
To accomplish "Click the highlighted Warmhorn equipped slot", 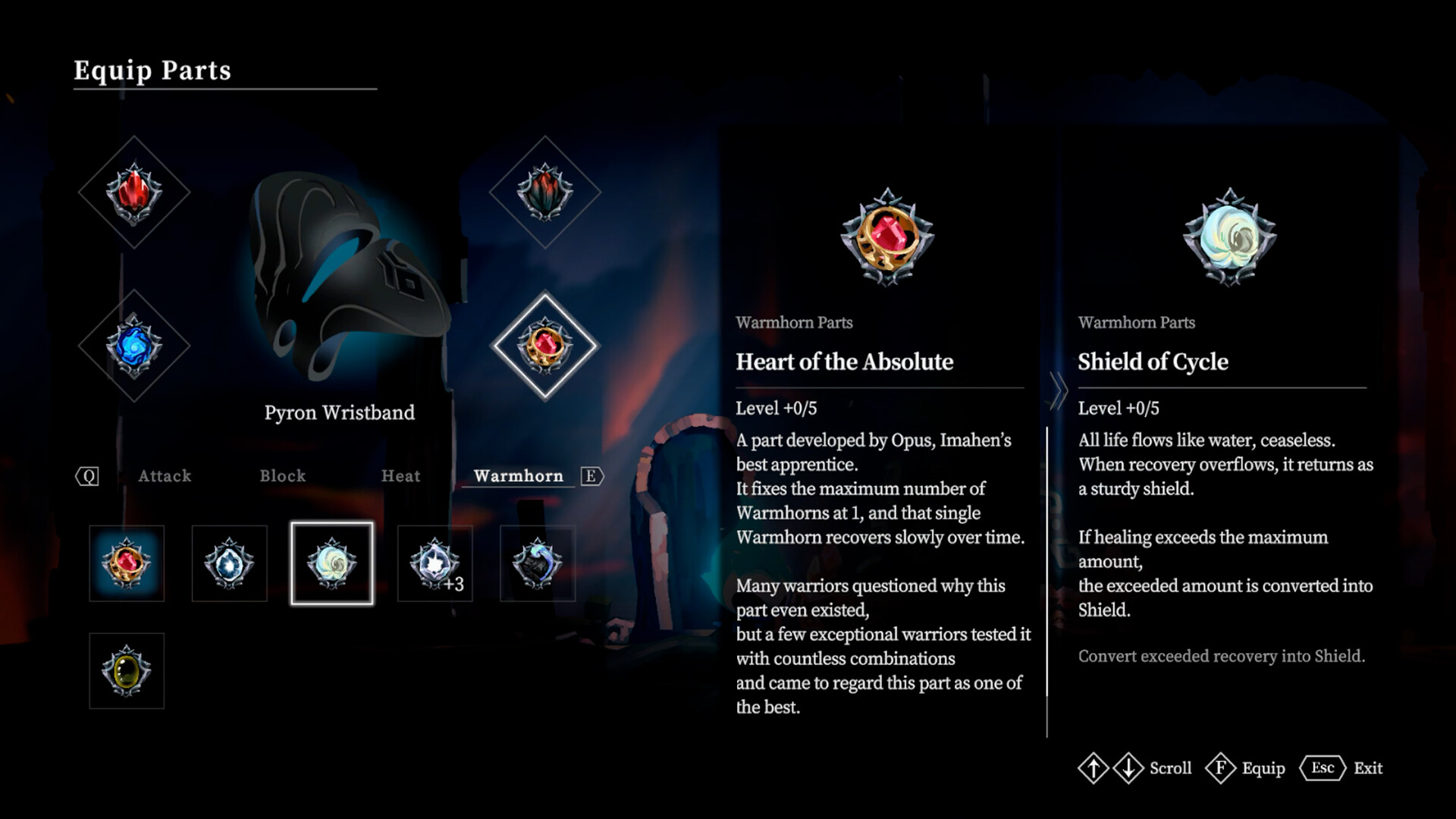I will click(x=545, y=346).
